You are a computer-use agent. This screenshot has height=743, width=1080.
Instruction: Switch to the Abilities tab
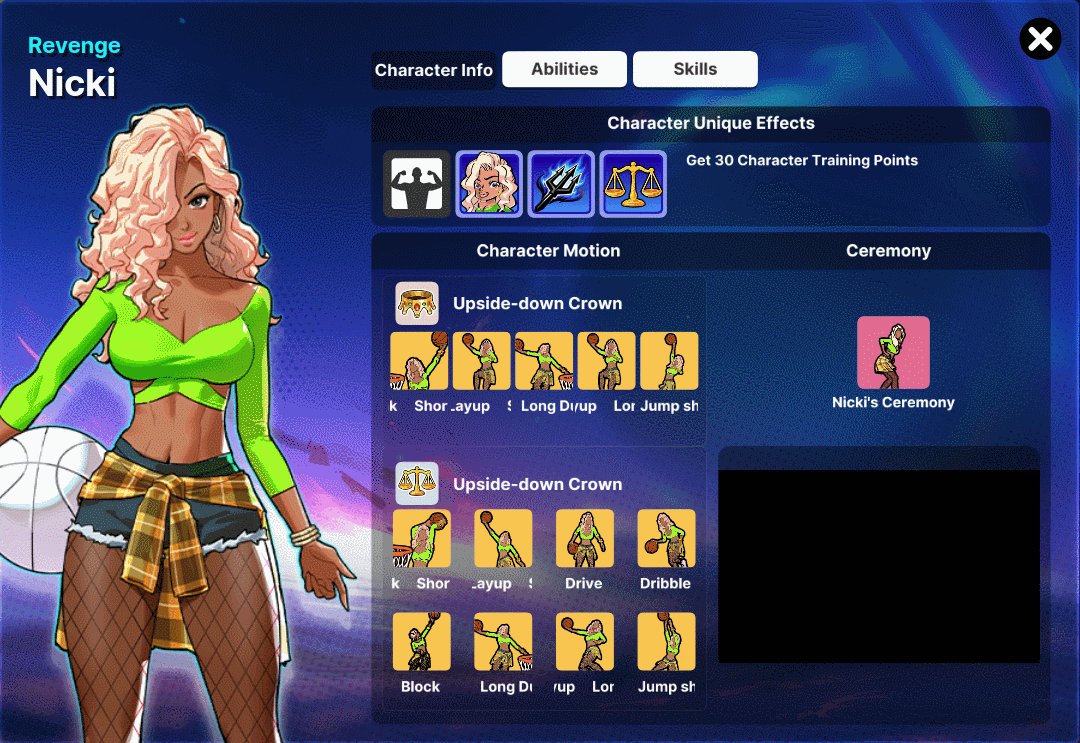(564, 69)
